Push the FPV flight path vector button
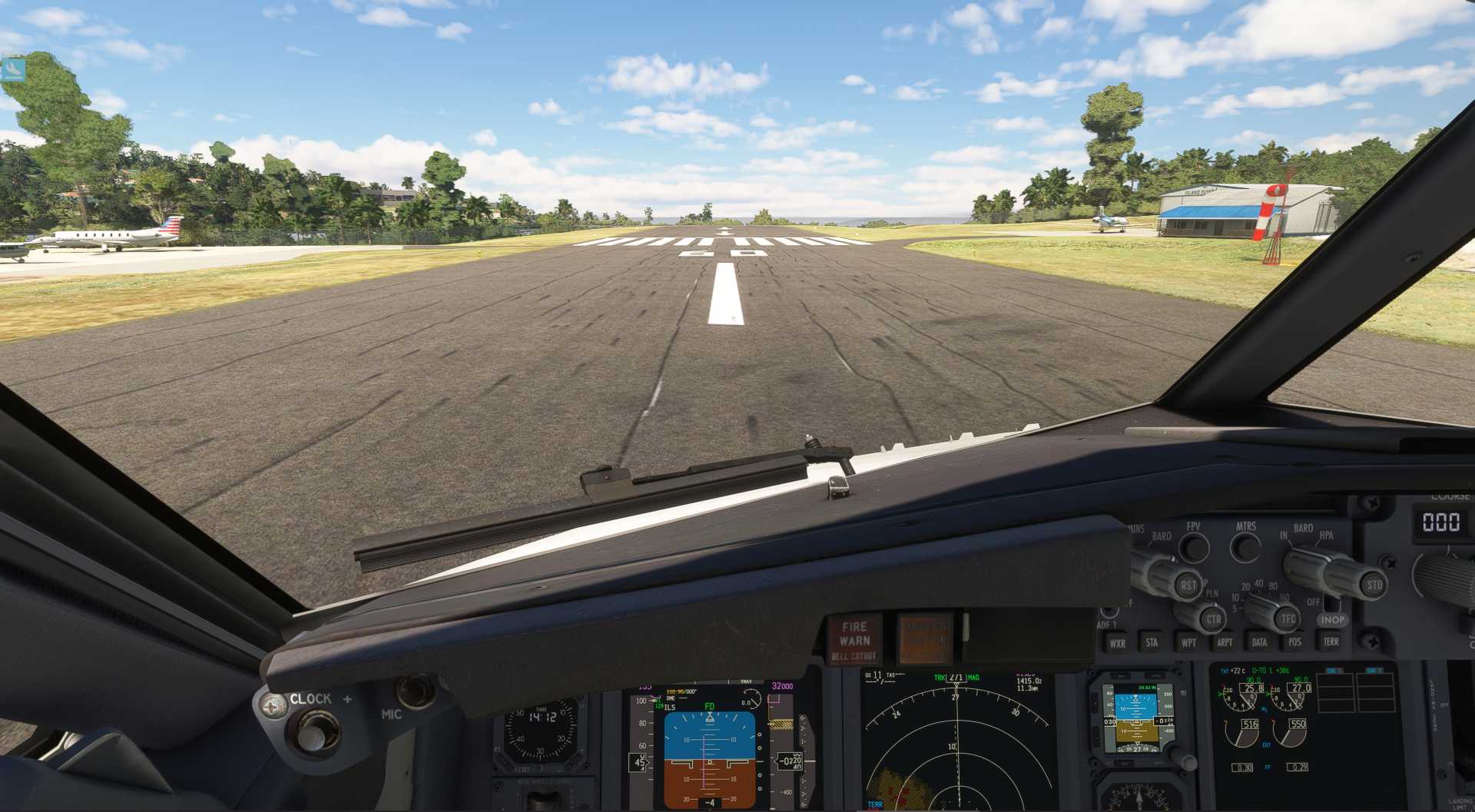This screenshot has width=1475, height=812. coord(1194,548)
